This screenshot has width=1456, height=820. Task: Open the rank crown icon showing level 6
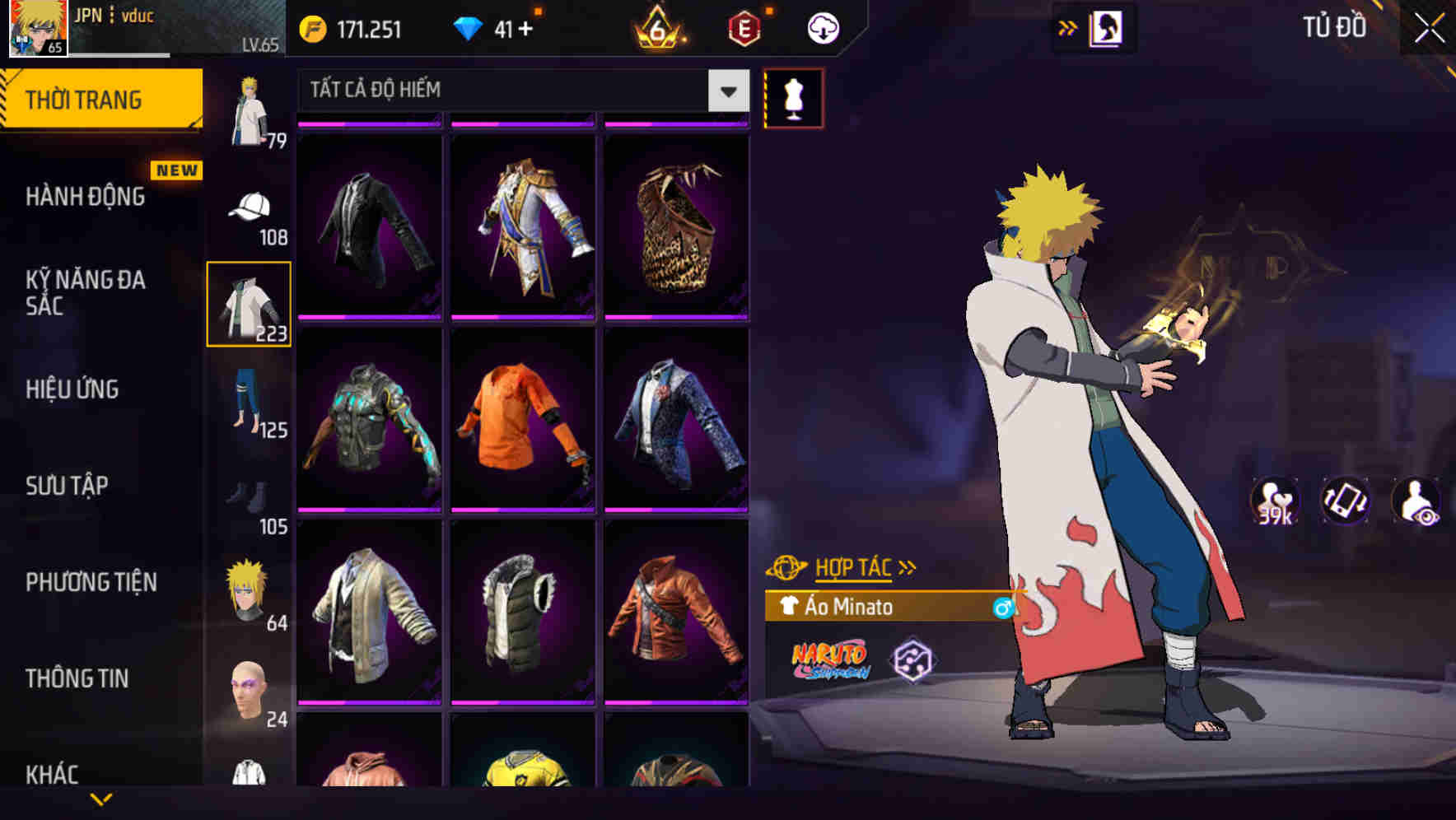[x=659, y=29]
